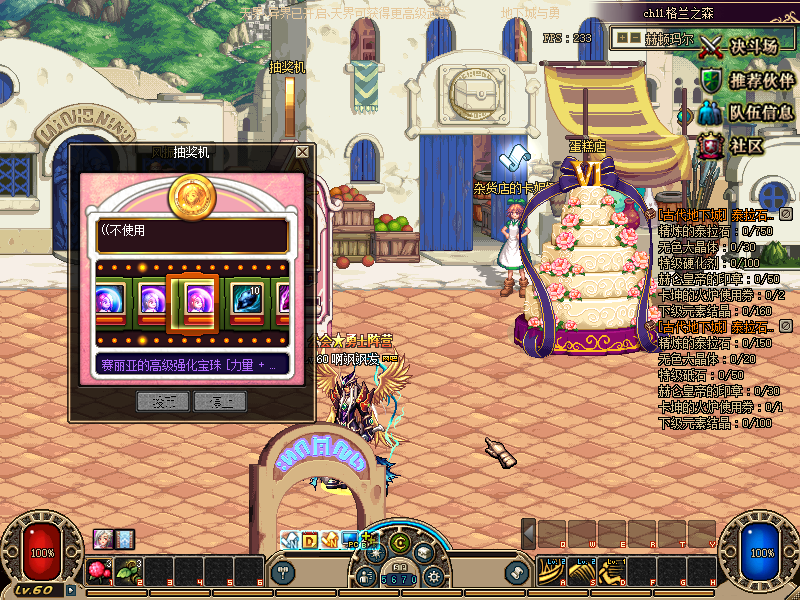Toggle the first 古代地下城 quest tracker icon
This screenshot has height=600, width=800.
click(x=786, y=214)
